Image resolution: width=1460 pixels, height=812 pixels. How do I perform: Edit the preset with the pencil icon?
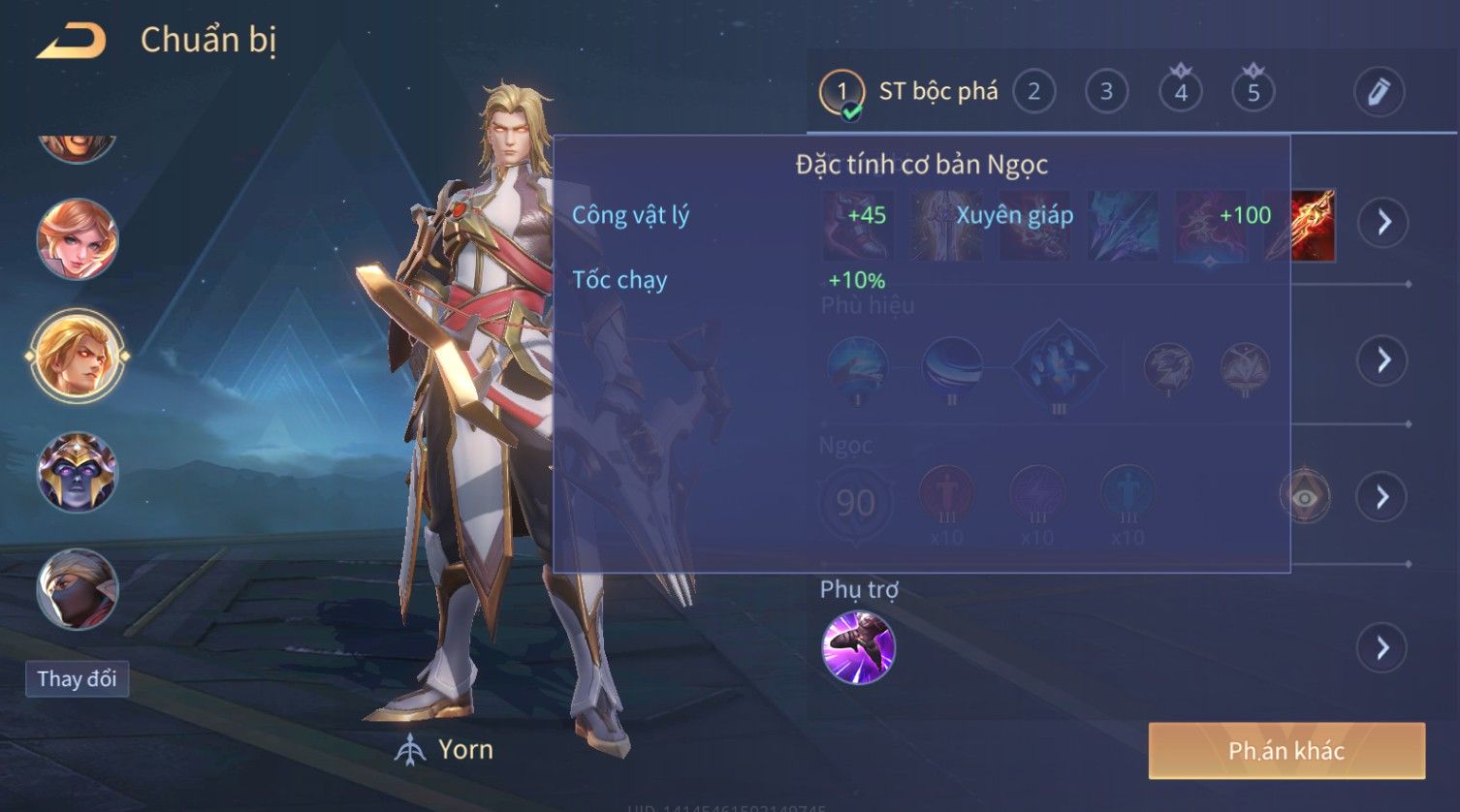coord(1379,92)
